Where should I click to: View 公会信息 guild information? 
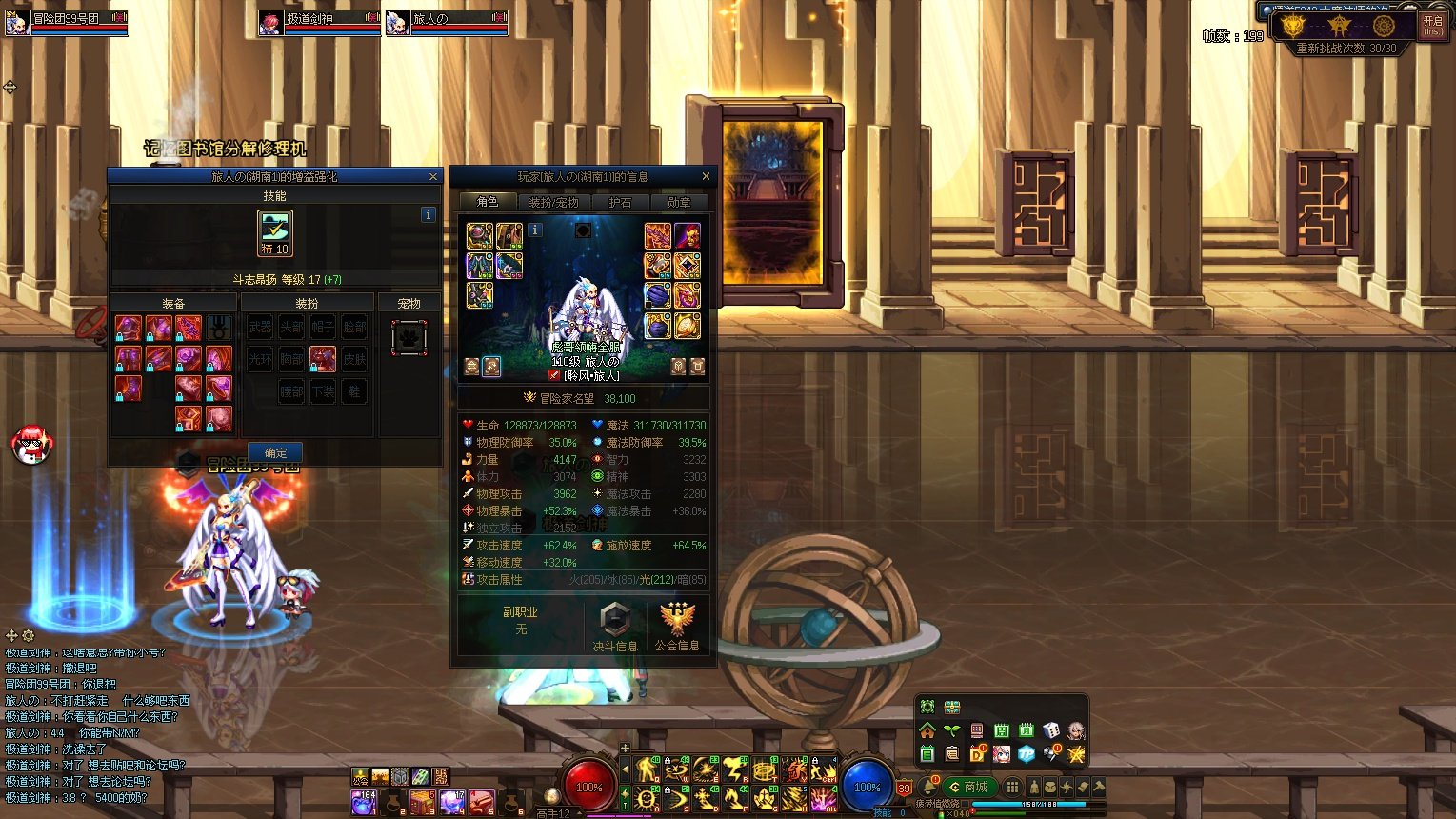(677, 627)
